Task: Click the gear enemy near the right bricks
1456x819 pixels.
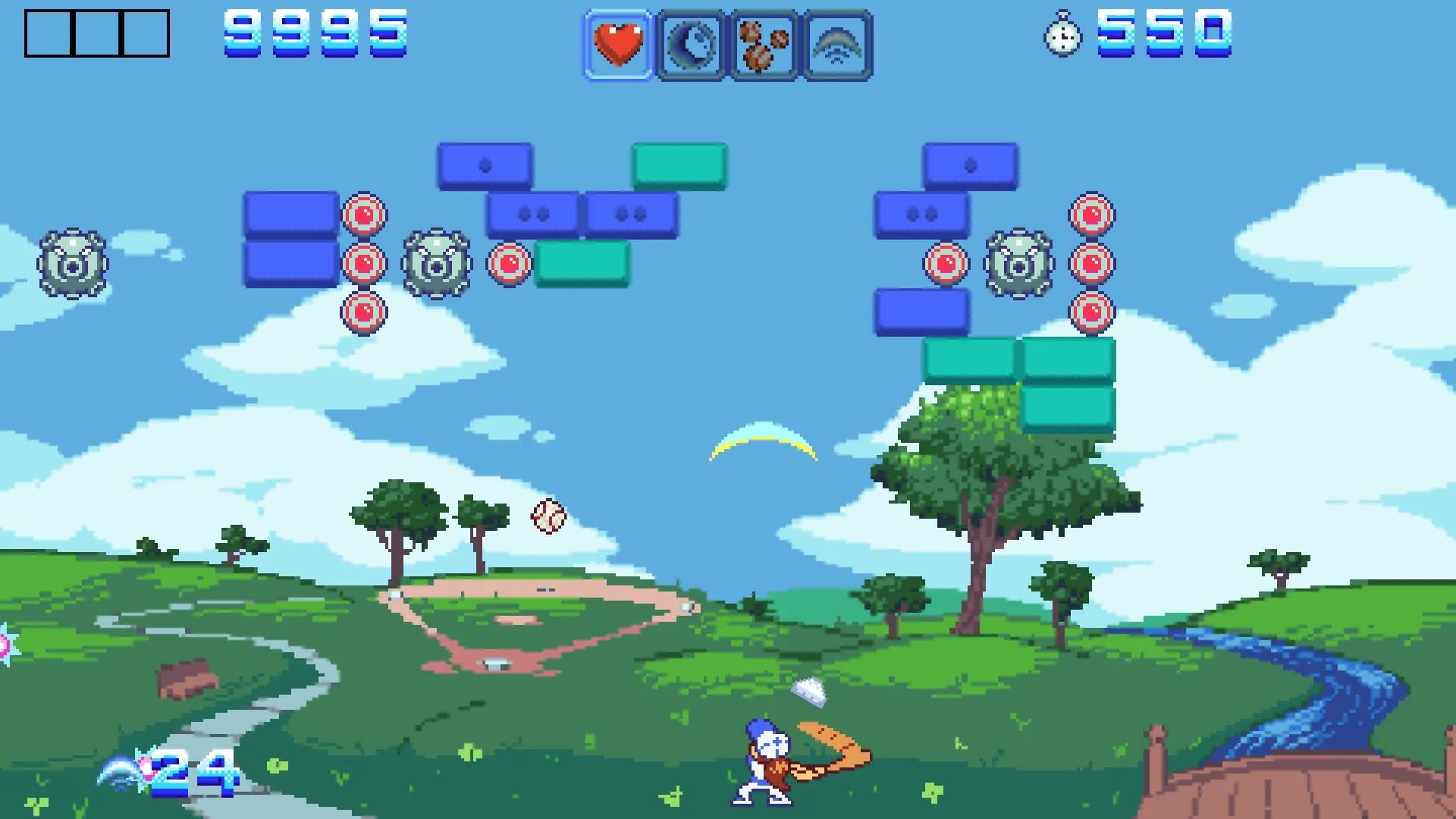Action: 1020,265
